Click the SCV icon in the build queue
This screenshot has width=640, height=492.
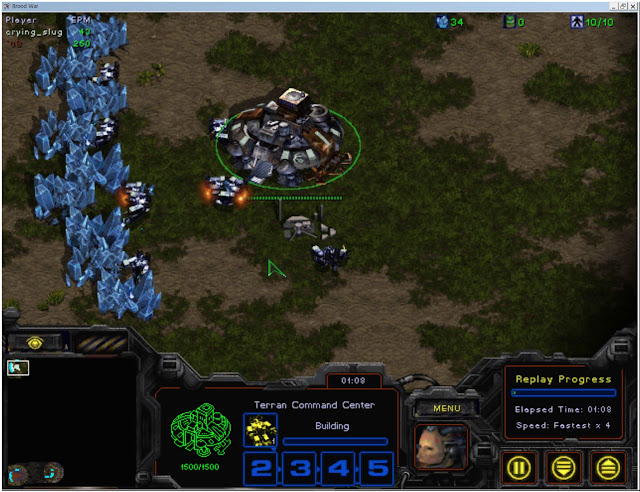click(260, 431)
